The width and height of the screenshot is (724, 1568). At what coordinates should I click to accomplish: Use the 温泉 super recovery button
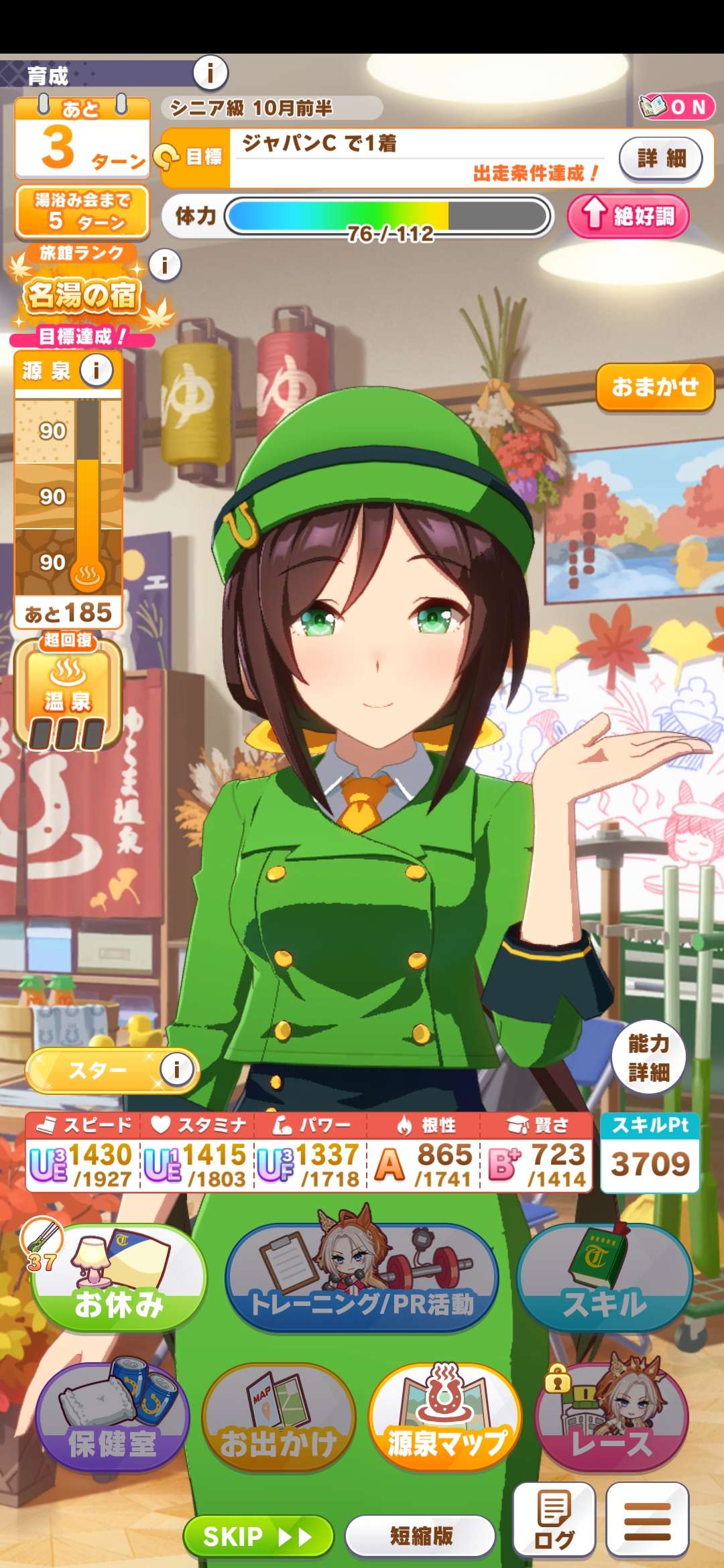(68, 694)
